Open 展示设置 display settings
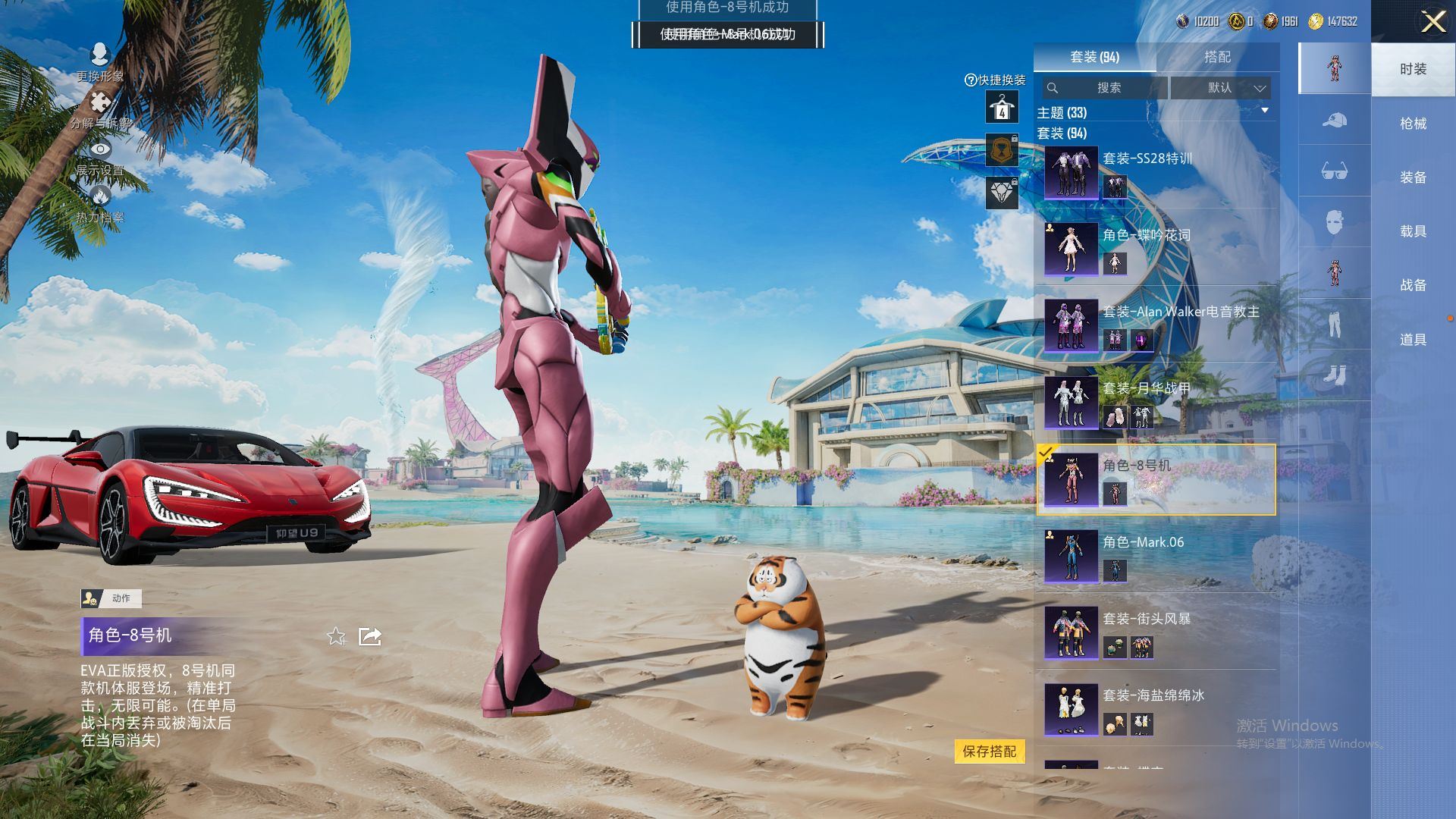Image resolution: width=1456 pixels, height=819 pixels. pos(100,157)
